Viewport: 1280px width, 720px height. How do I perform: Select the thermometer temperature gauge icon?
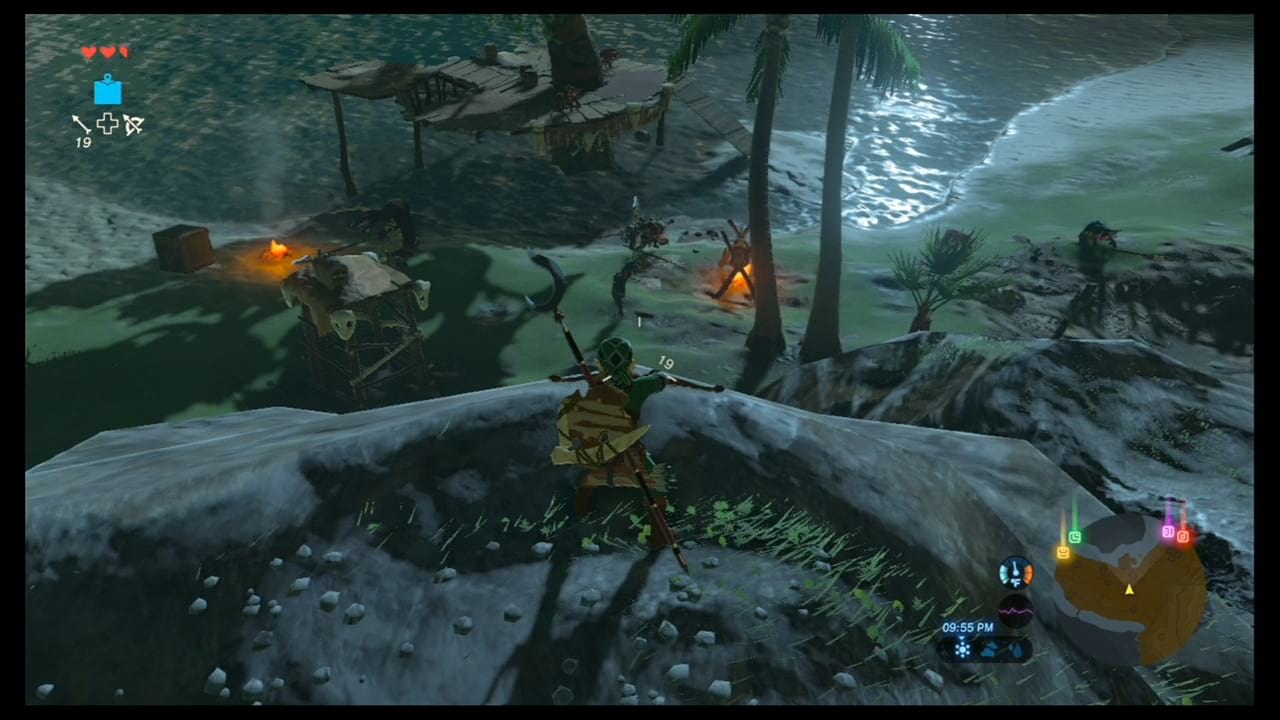point(1016,571)
